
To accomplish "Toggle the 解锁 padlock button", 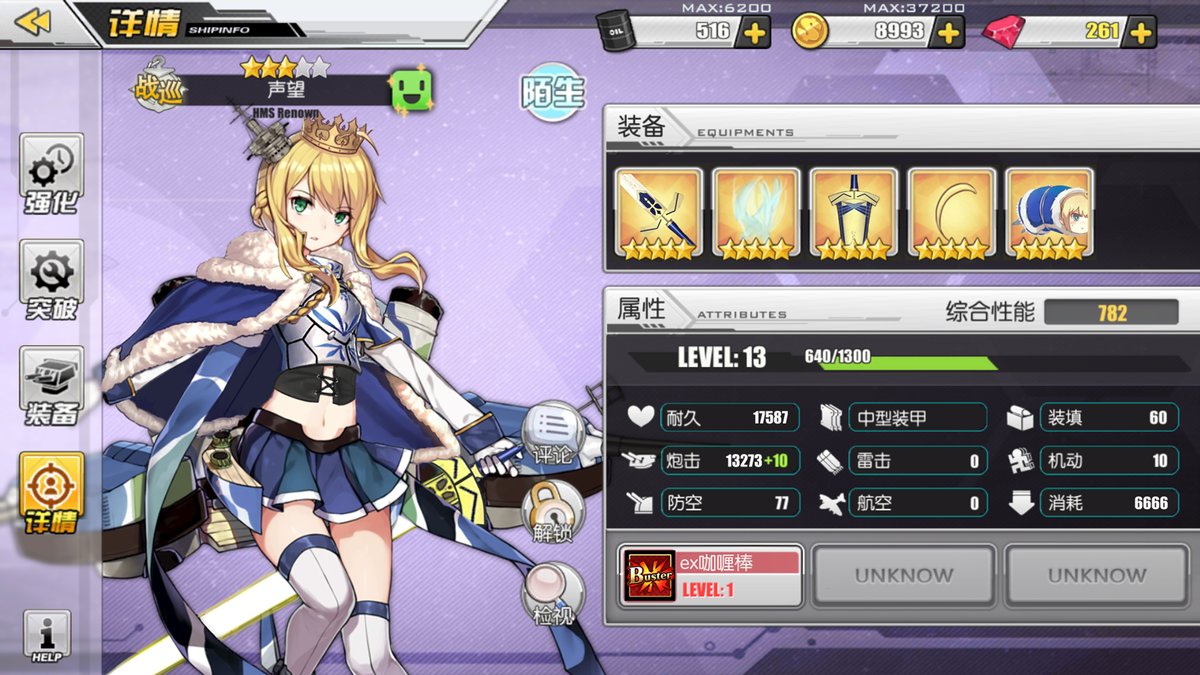I will (x=552, y=512).
